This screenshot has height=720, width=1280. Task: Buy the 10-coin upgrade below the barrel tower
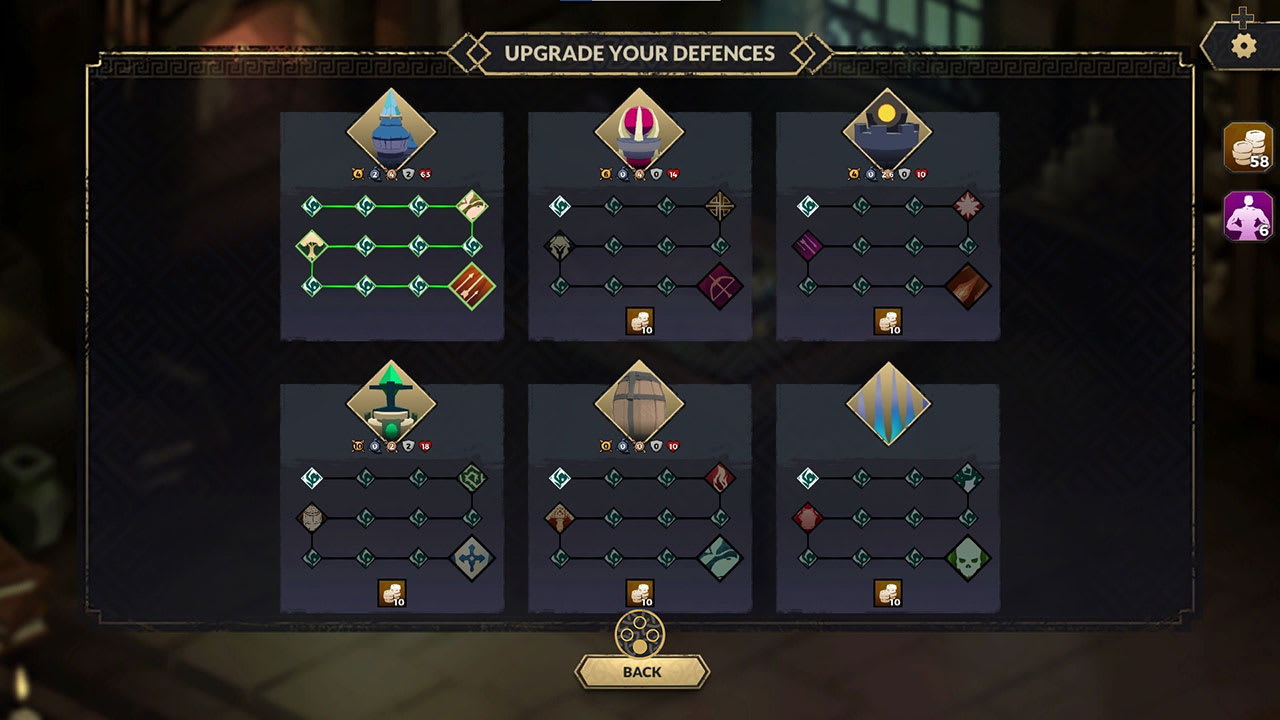tap(640, 591)
